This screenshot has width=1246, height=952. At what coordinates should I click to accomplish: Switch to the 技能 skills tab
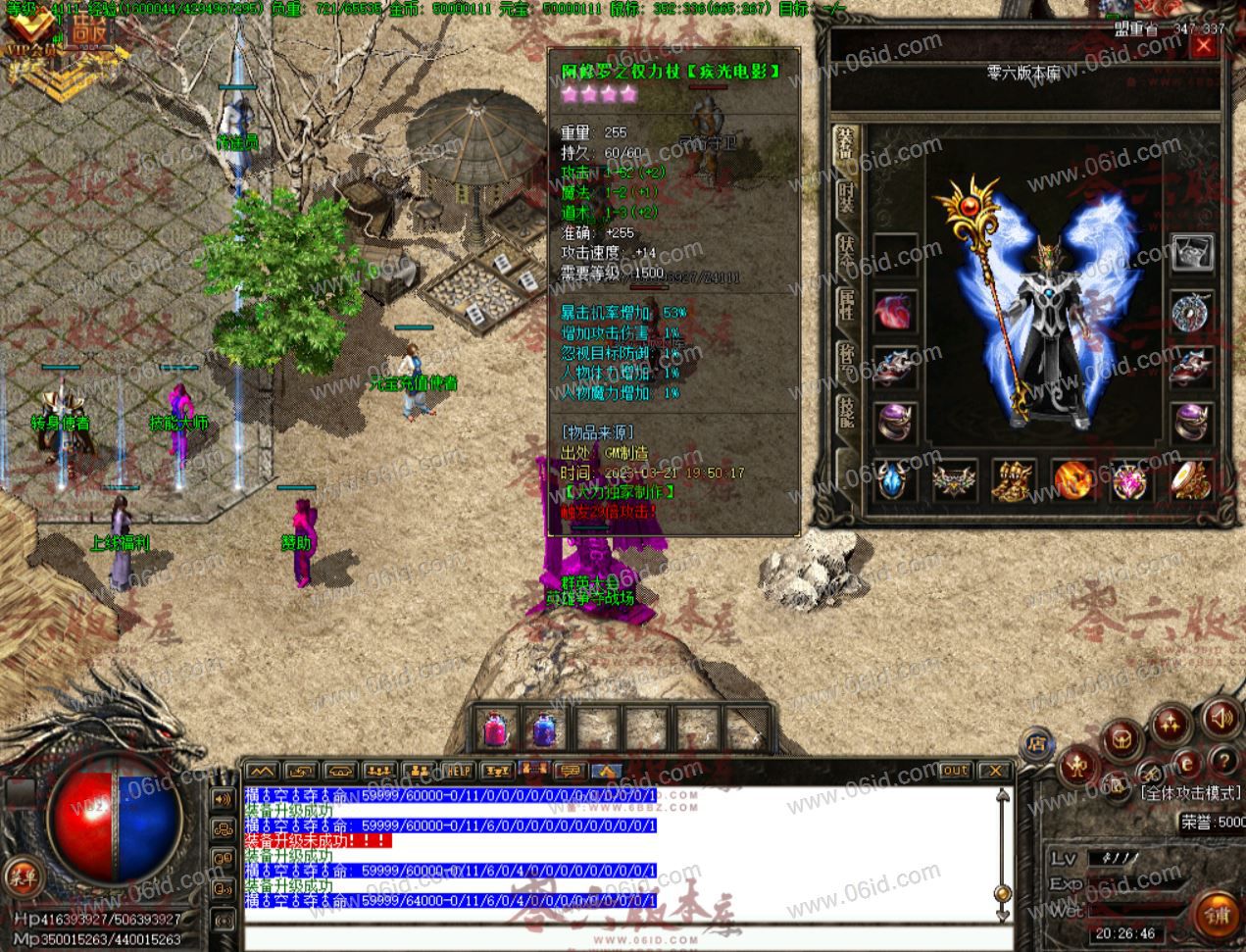(x=845, y=413)
